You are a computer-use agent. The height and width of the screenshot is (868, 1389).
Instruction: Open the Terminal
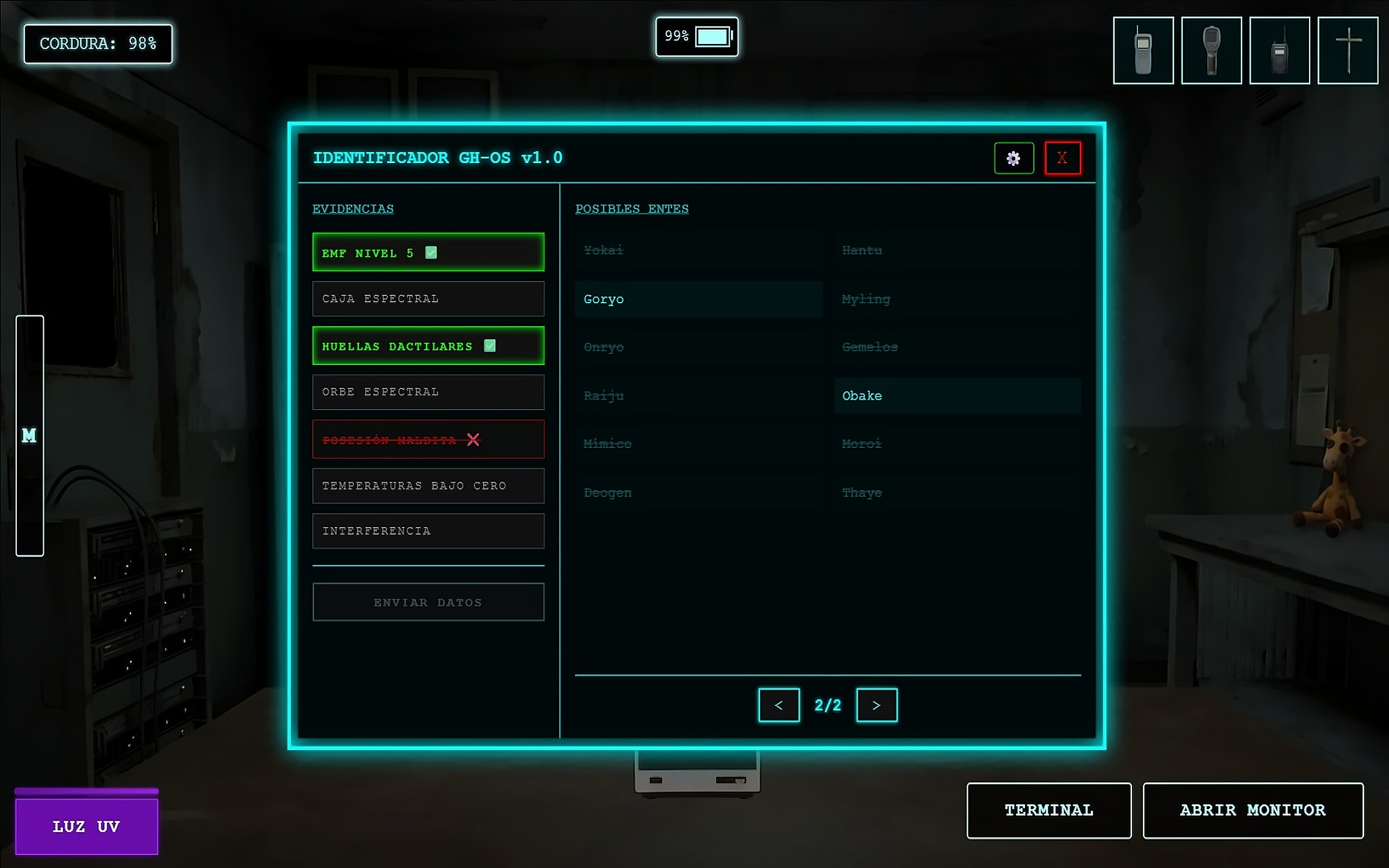click(1049, 810)
